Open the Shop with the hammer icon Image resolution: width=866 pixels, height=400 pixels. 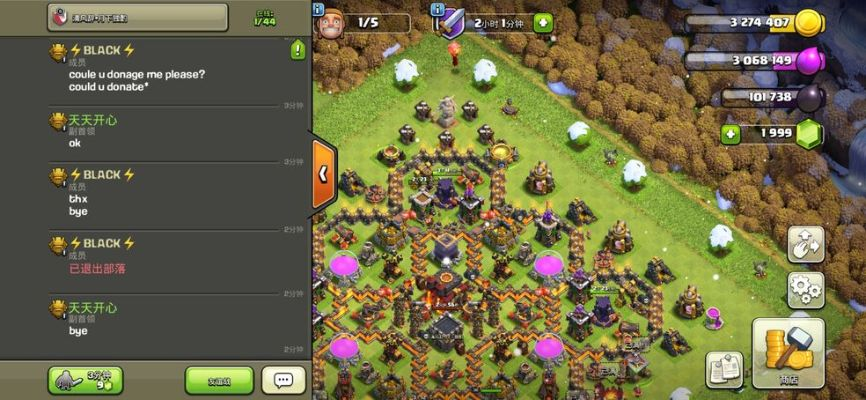(x=788, y=352)
